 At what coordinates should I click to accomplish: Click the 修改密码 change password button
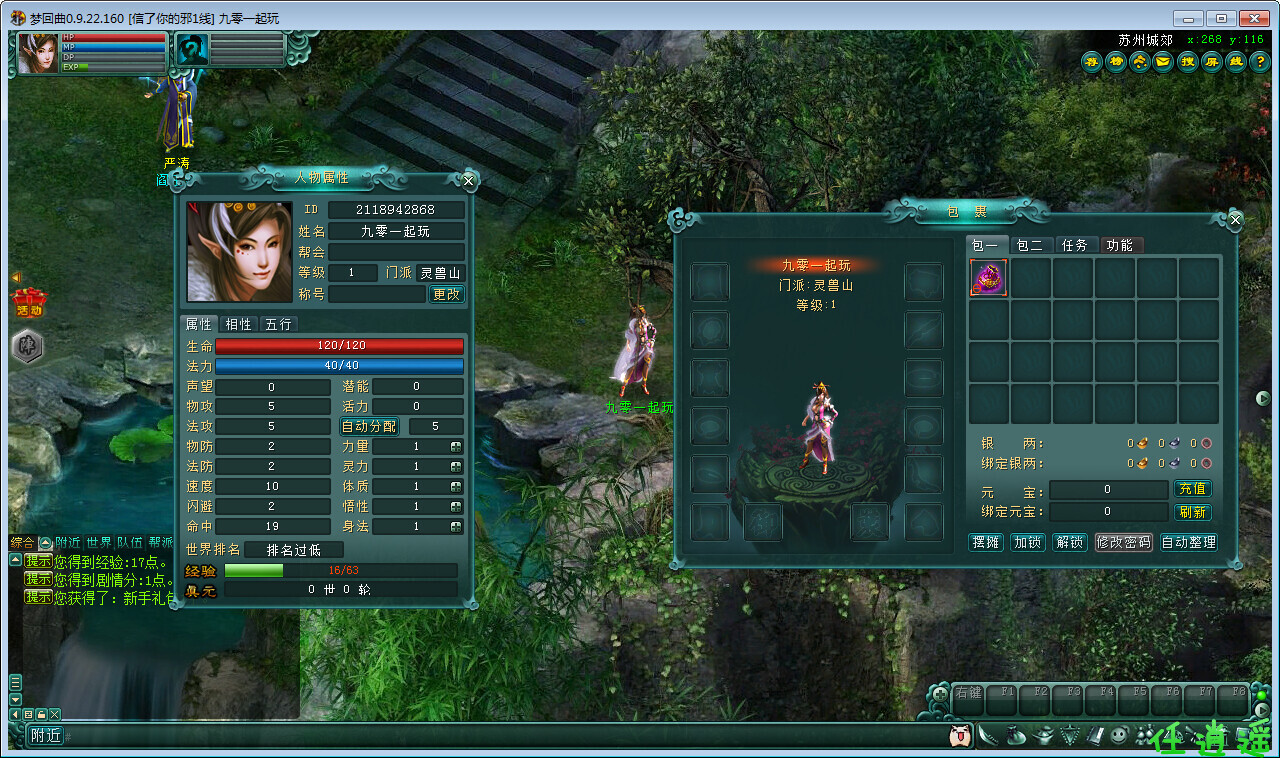[x=1124, y=542]
